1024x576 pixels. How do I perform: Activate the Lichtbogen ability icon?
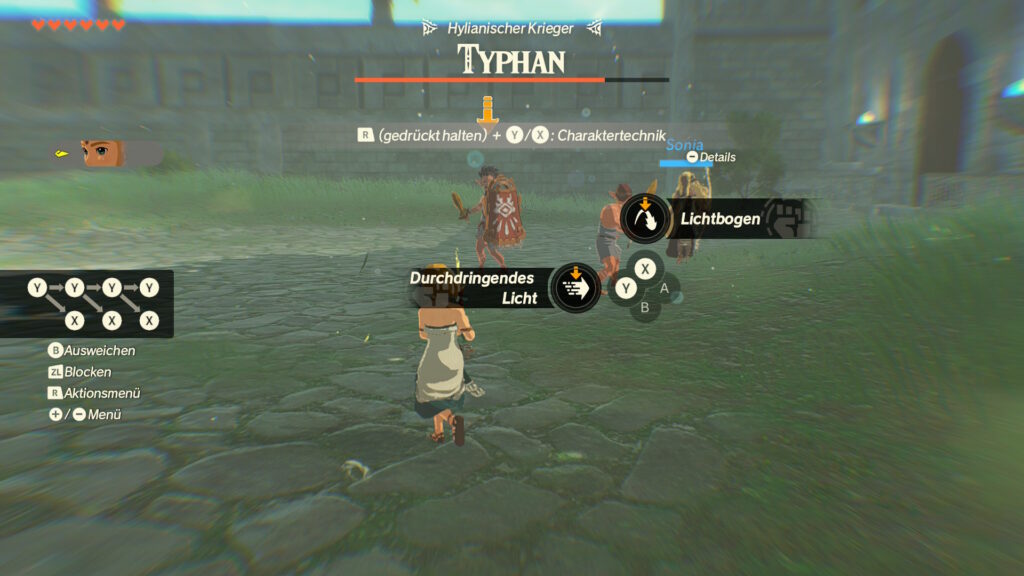click(645, 218)
